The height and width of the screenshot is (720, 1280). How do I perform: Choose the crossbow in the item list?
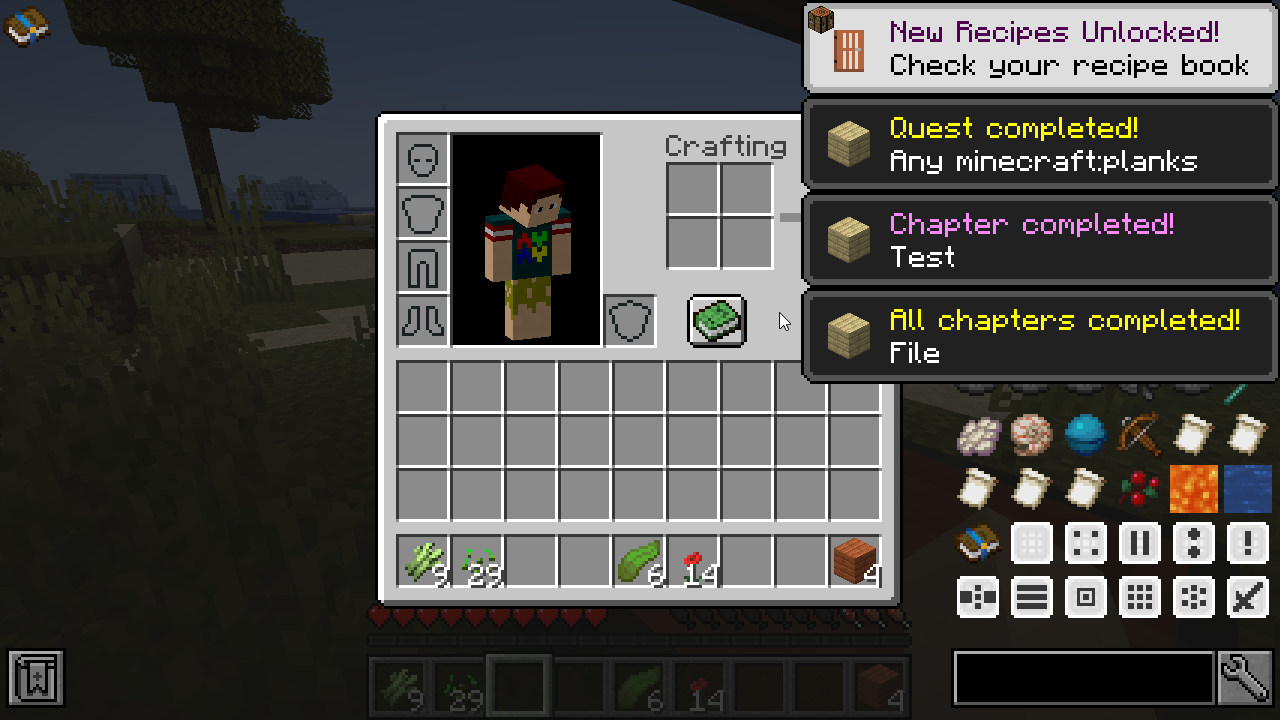[1138, 434]
